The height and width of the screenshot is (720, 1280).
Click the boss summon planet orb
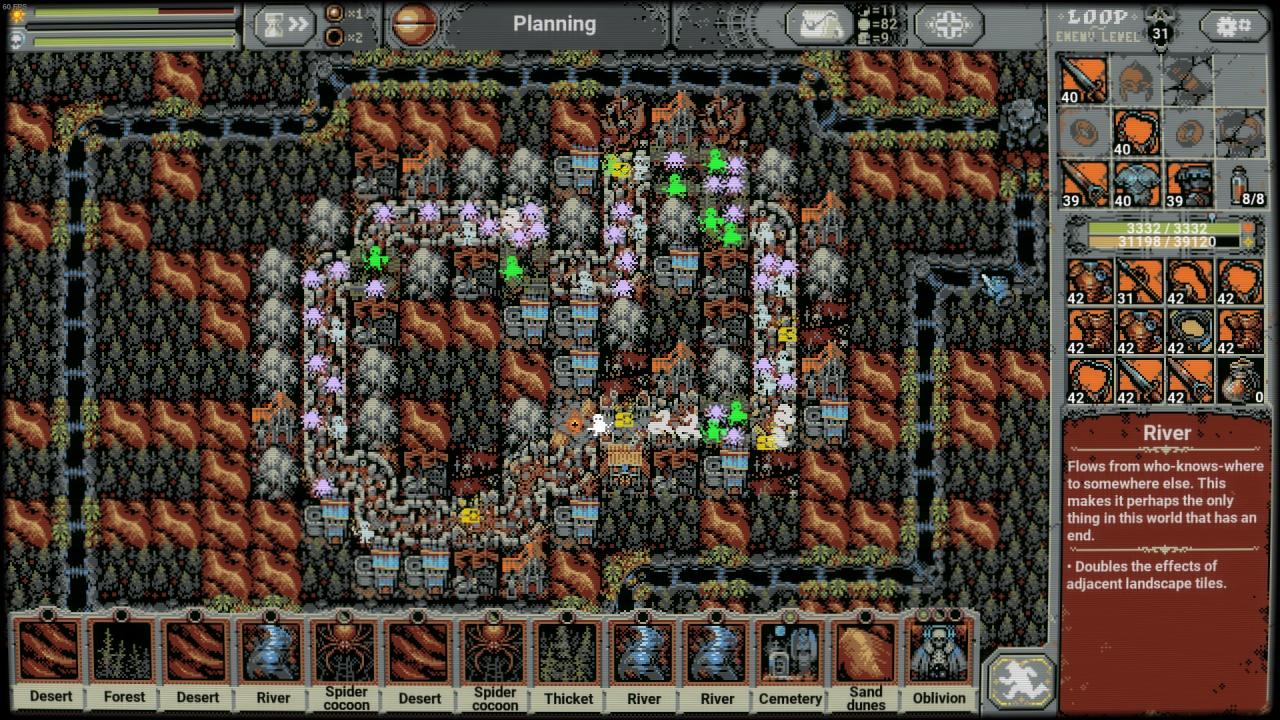click(x=414, y=25)
